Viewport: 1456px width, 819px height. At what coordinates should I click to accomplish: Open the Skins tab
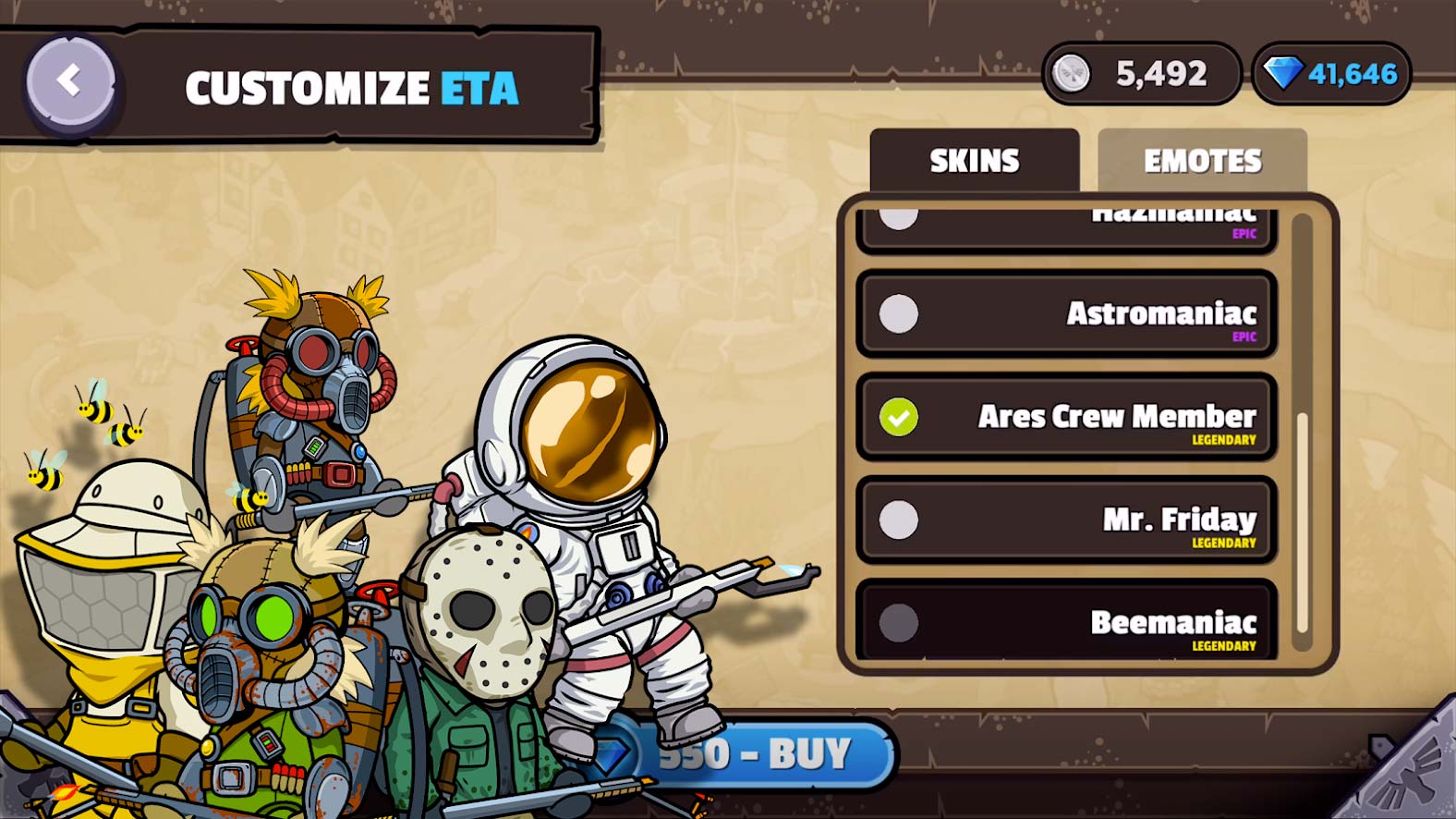pyautogui.click(x=974, y=161)
